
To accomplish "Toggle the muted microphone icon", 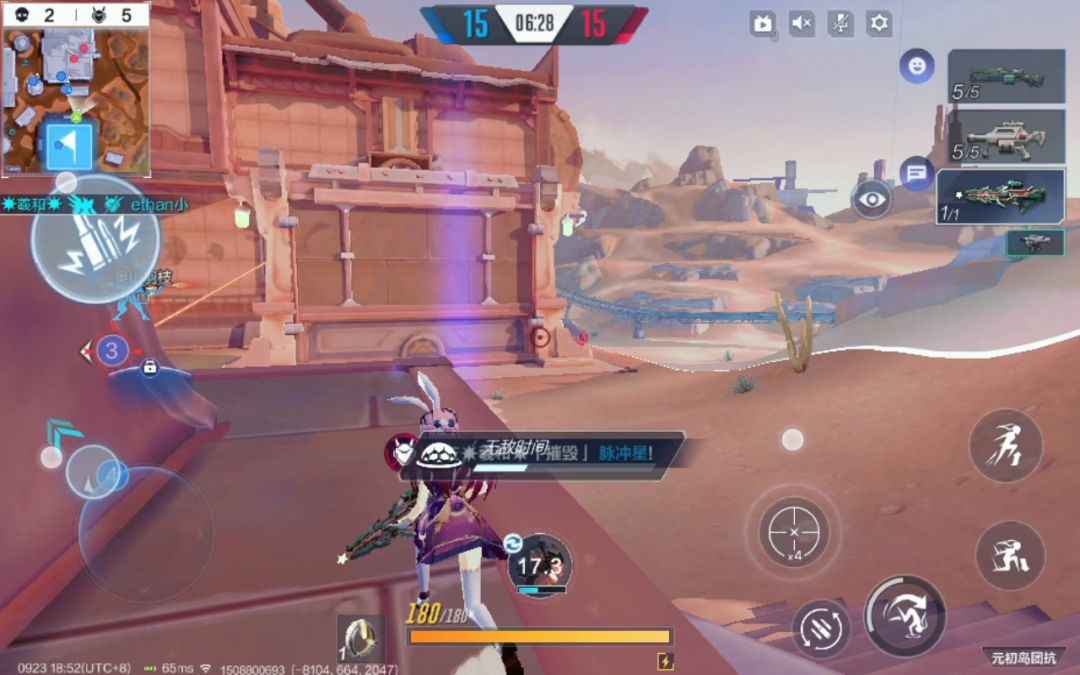I will click(841, 24).
